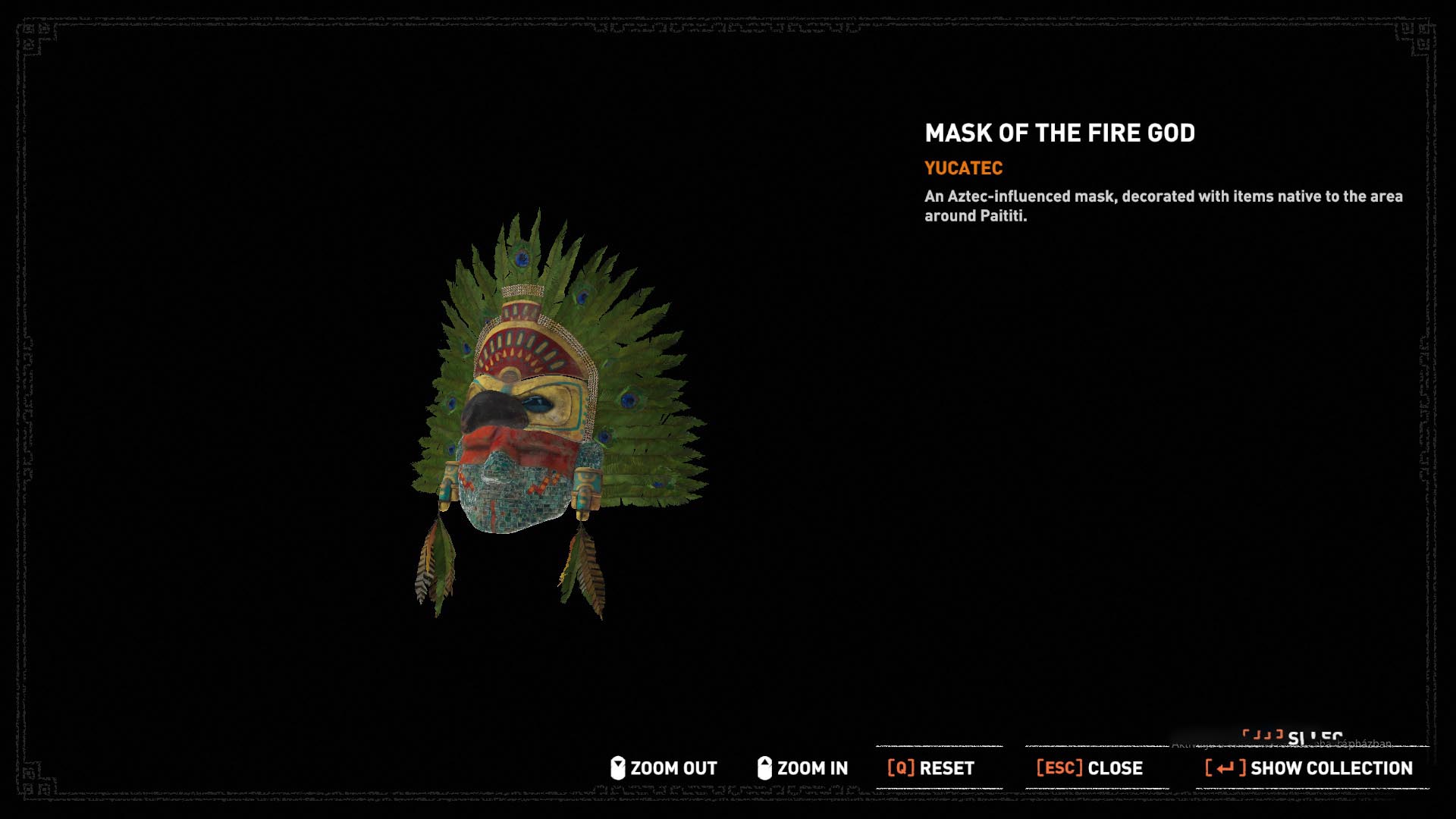The height and width of the screenshot is (819, 1456).
Task: Reset the mask view with Reset button
Action: click(x=931, y=768)
